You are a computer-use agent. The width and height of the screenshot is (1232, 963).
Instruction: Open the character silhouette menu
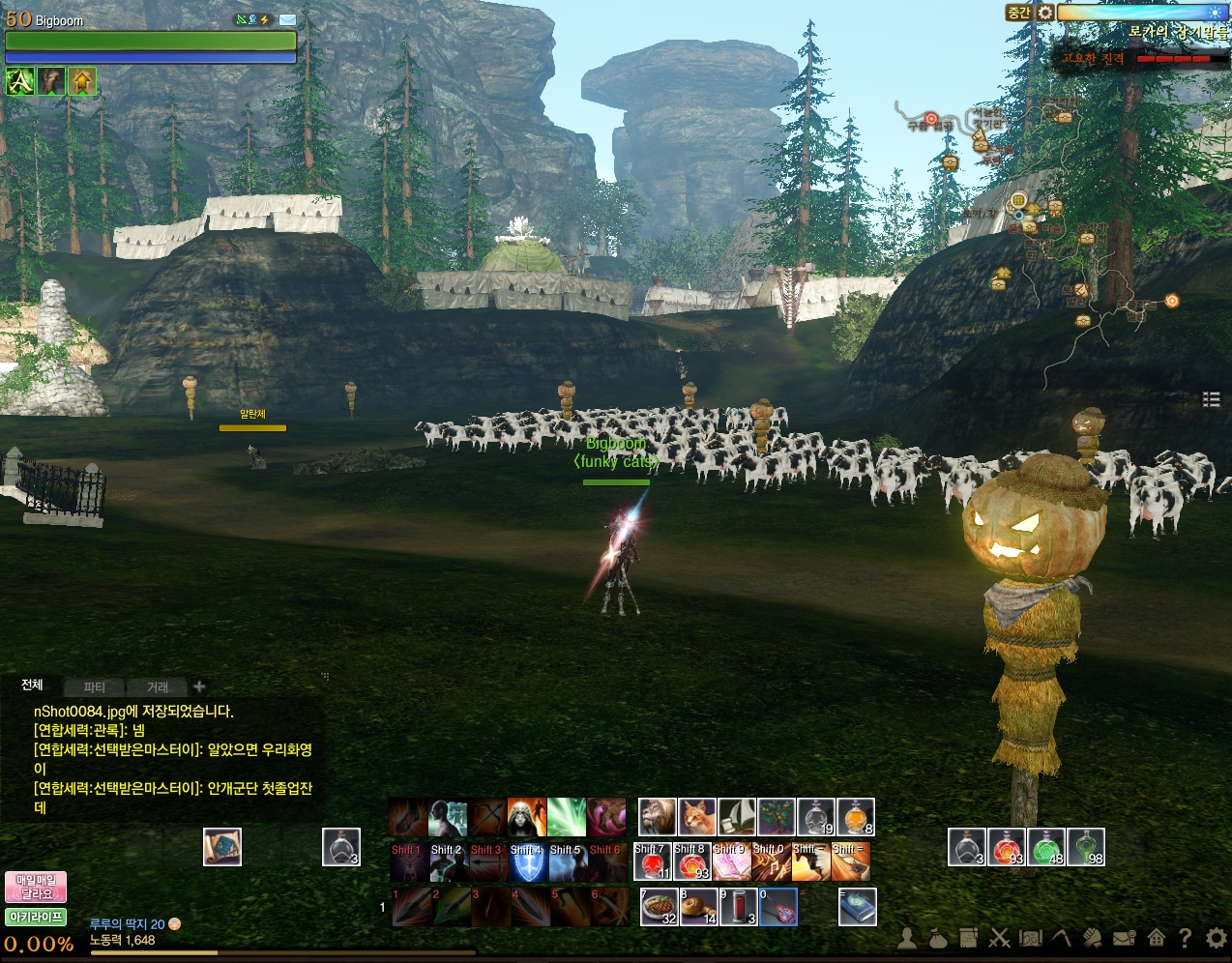907,937
